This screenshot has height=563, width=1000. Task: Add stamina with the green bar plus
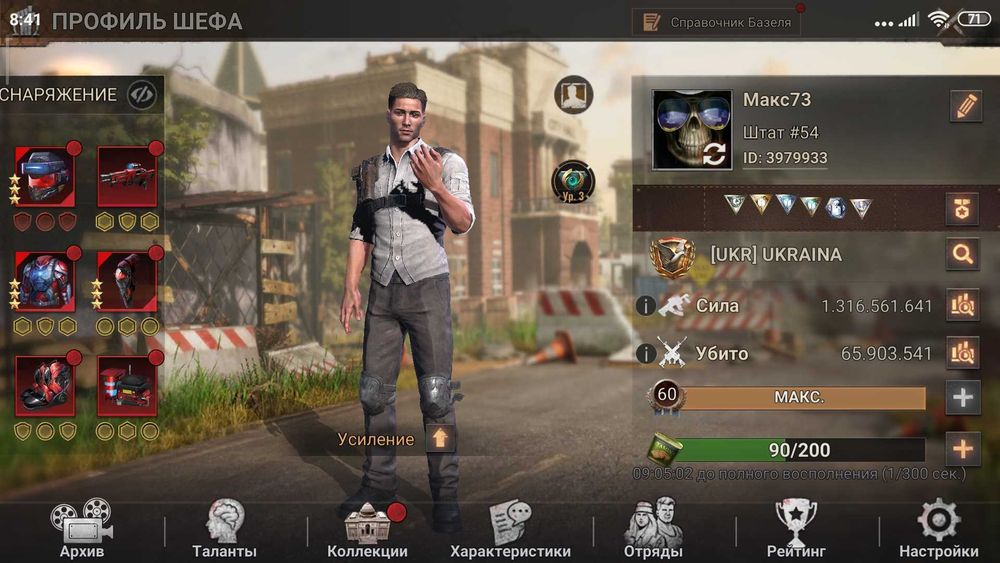(963, 449)
